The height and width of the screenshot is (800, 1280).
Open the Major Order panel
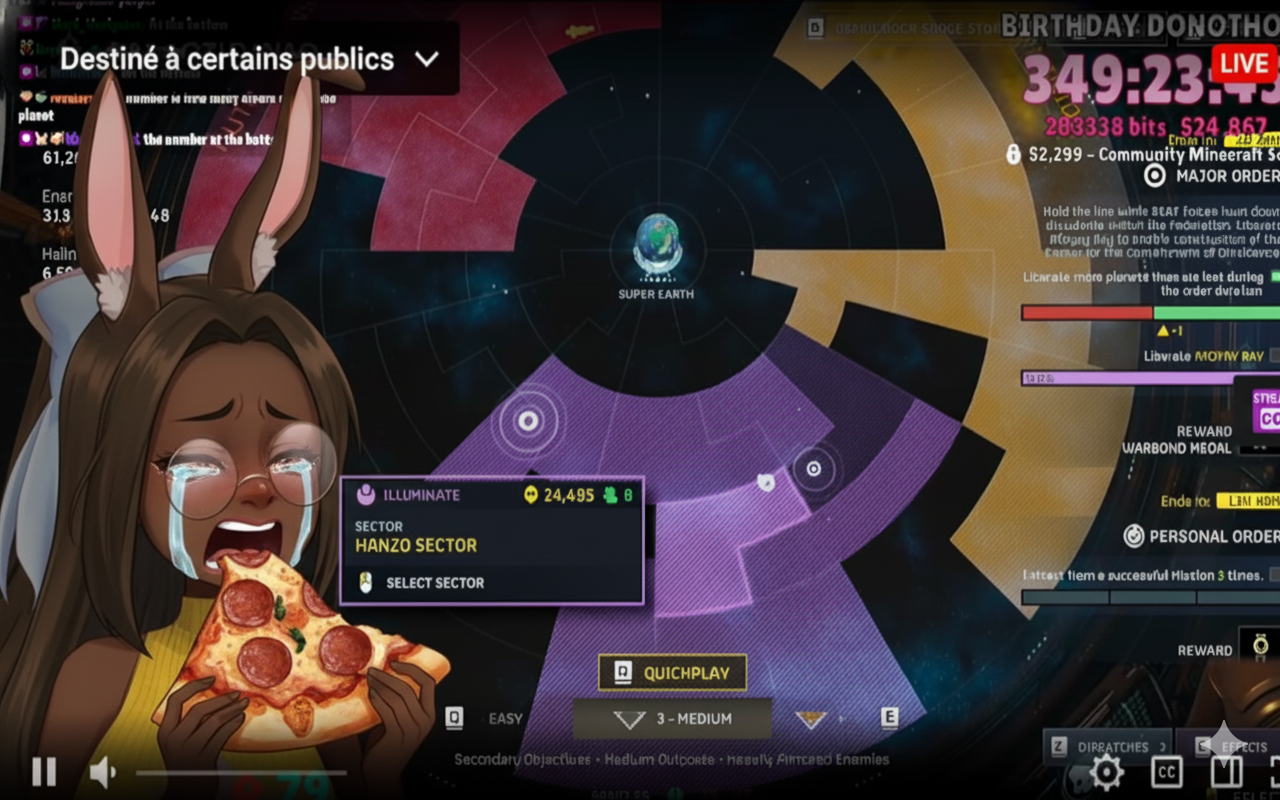[x=1212, y=176]
